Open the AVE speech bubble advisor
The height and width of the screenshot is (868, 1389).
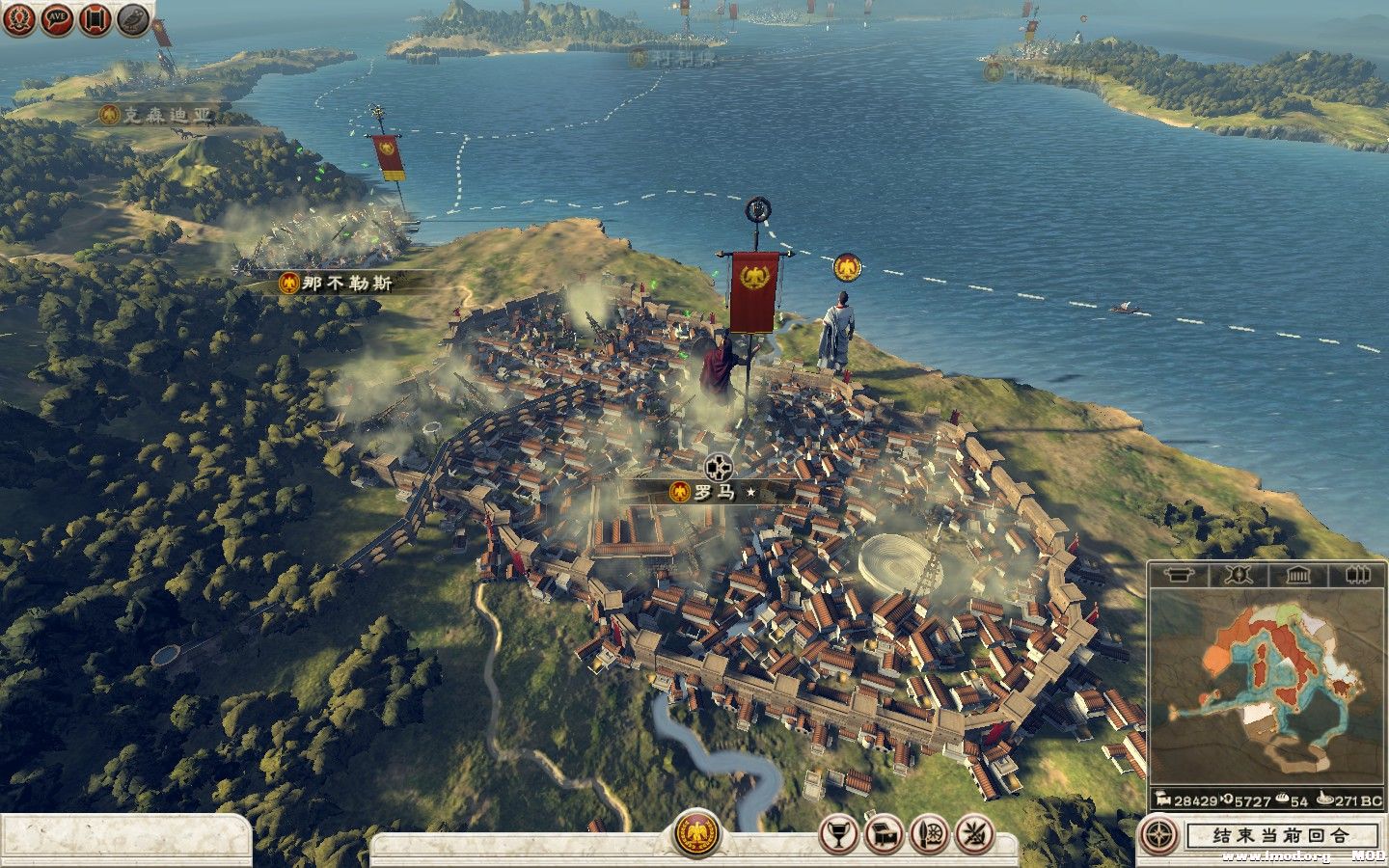coord(58,19)
